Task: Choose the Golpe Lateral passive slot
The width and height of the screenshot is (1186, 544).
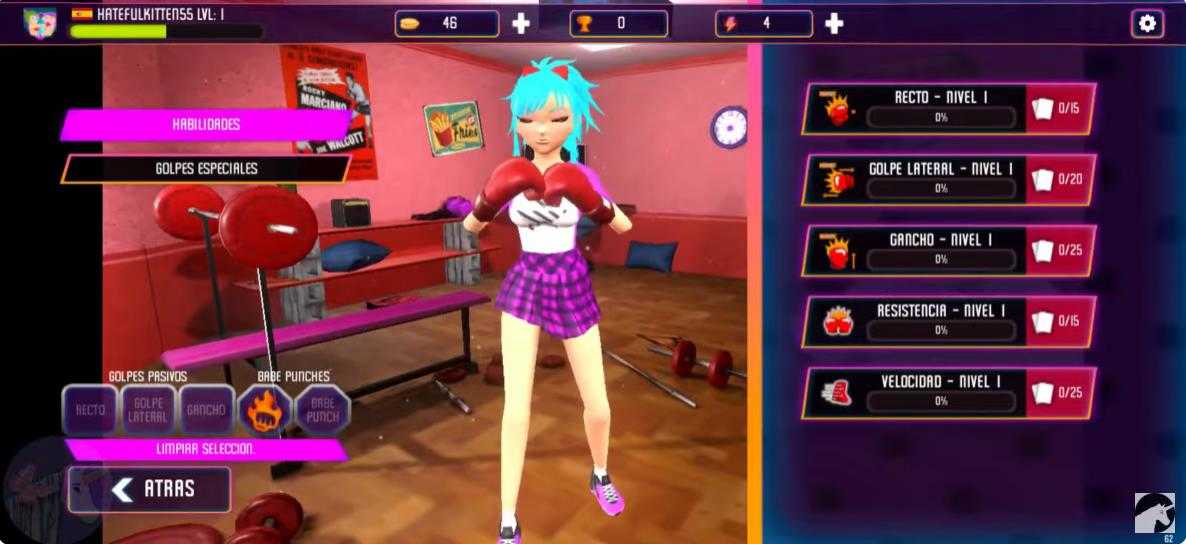Action: pyautogui.click(x=148, y=410)
